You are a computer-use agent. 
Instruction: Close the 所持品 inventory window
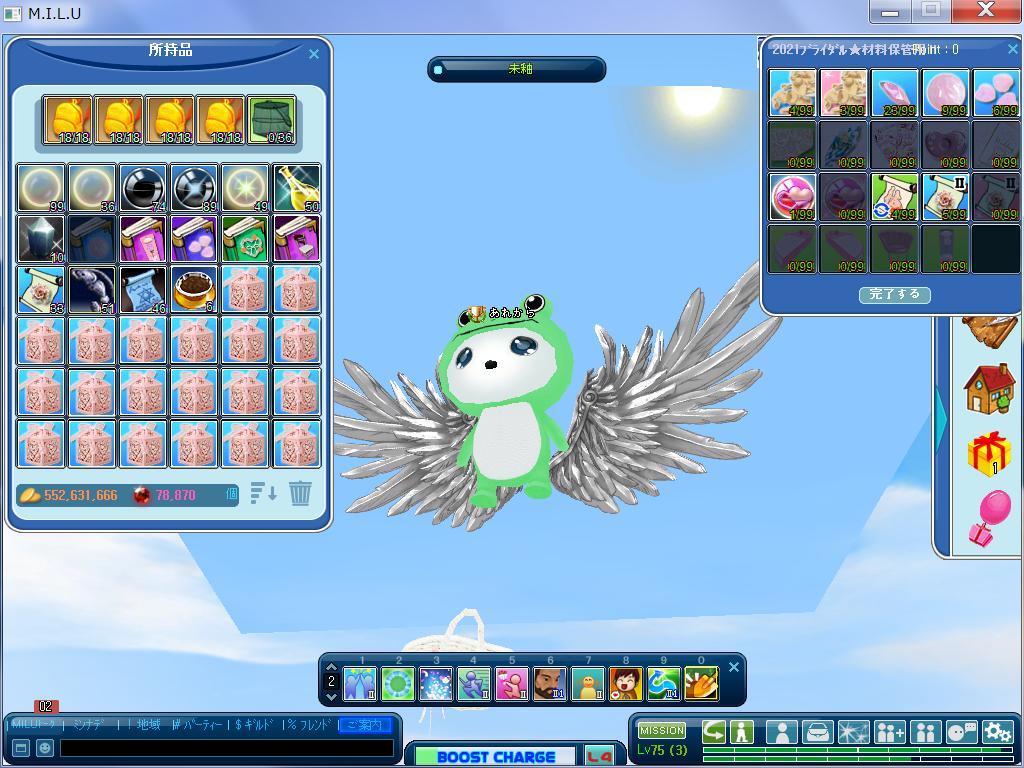[x=314, y=54]
